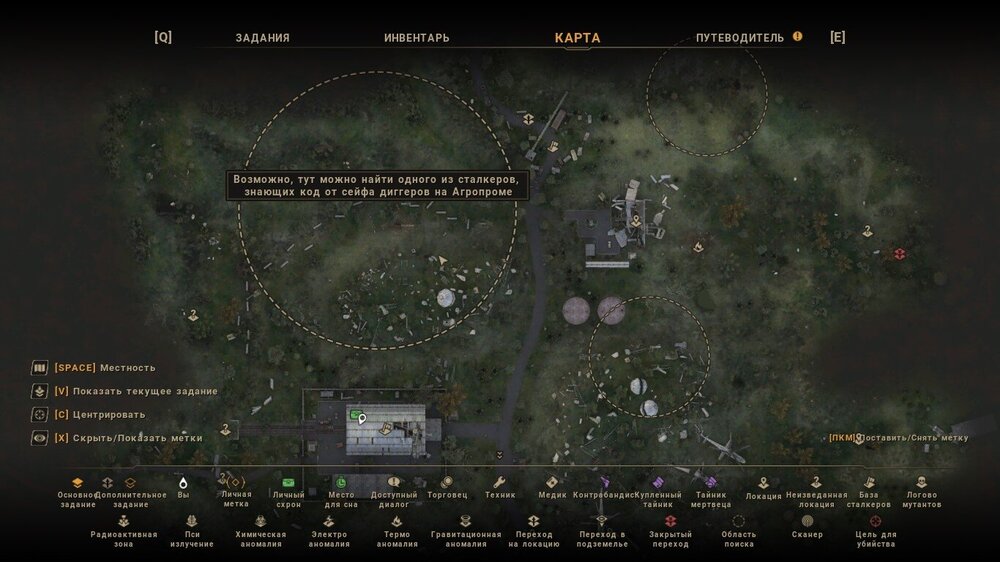Select the КАРТА tab
This screenshot has width=1000, height=562.
pos(577,38)
